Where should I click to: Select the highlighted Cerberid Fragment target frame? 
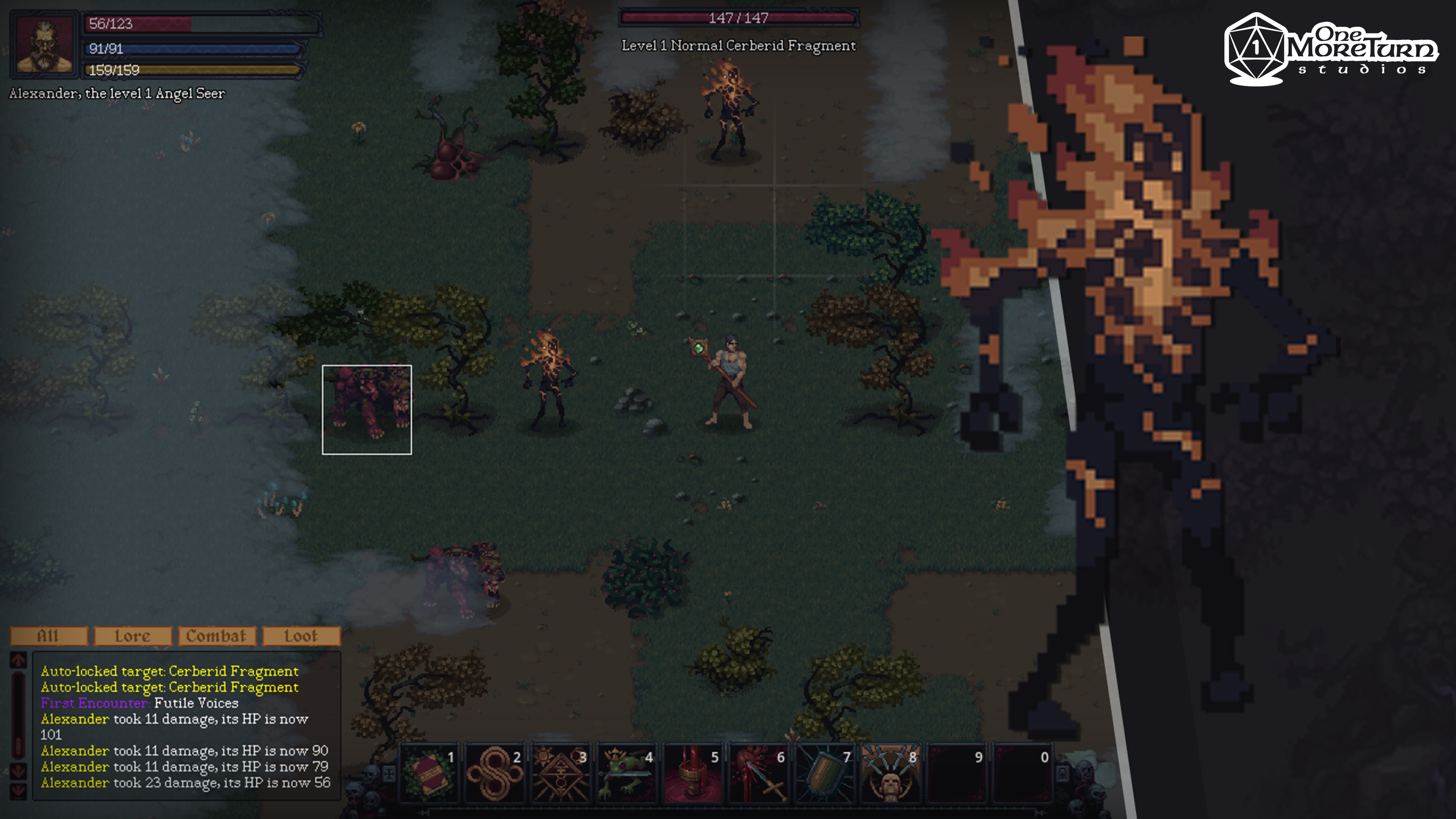[367, 409]
